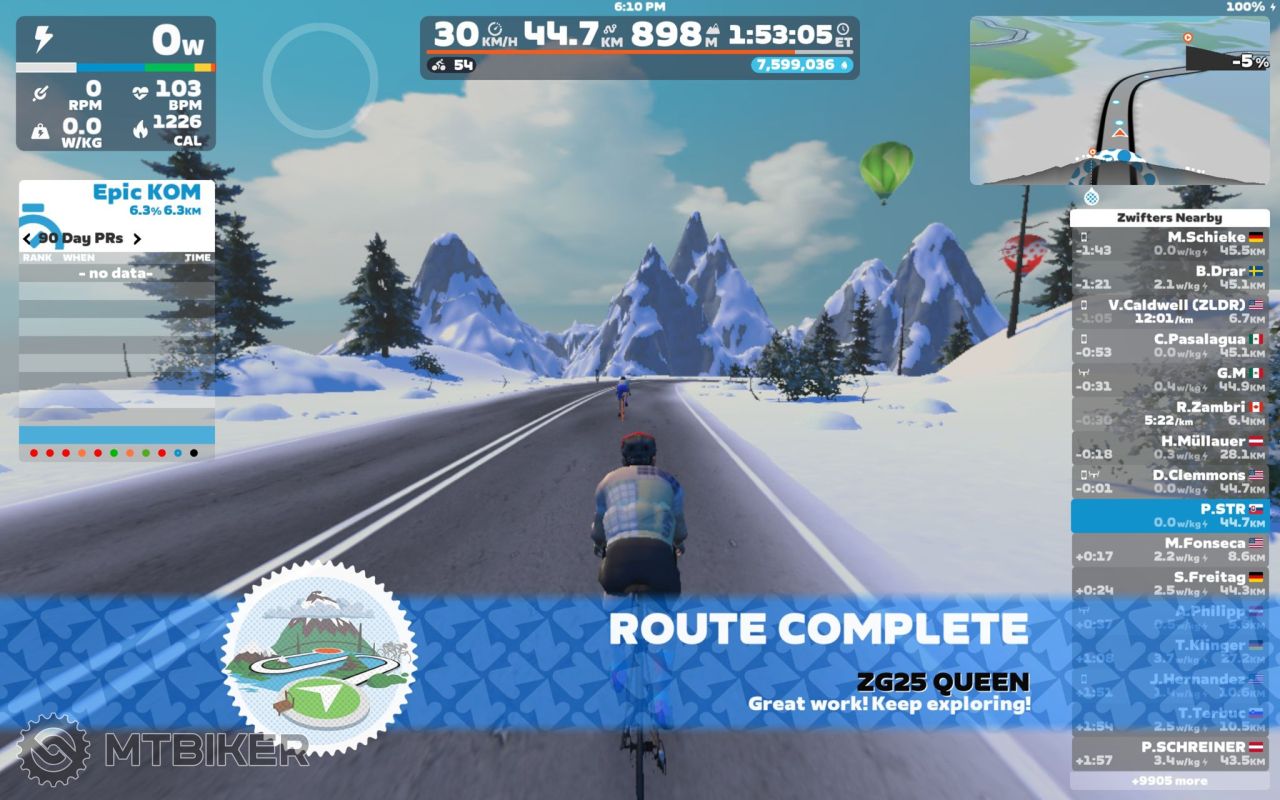The width and height of the screenshot is (1280, 800).
Task: Select rider G.M in the nearby list
Action: point(1170,379)
